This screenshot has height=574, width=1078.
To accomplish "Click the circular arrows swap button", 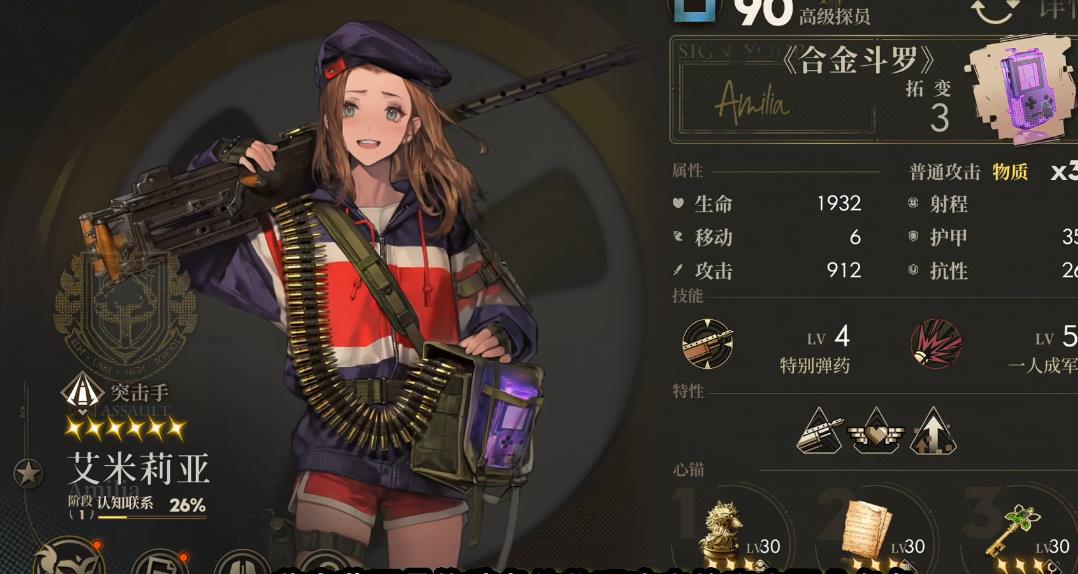I will tap(995, 10).
